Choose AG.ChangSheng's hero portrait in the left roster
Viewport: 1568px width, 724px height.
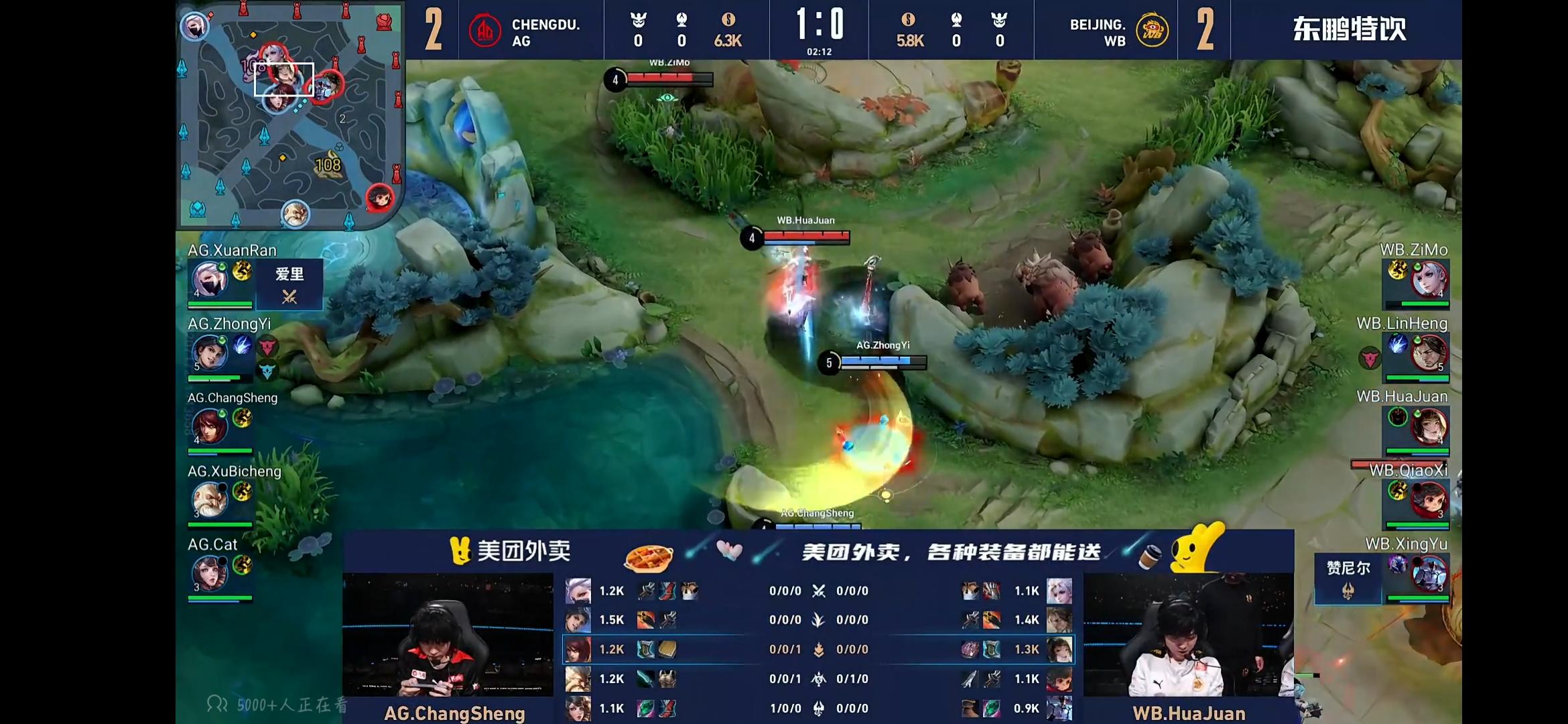[209, 426]
